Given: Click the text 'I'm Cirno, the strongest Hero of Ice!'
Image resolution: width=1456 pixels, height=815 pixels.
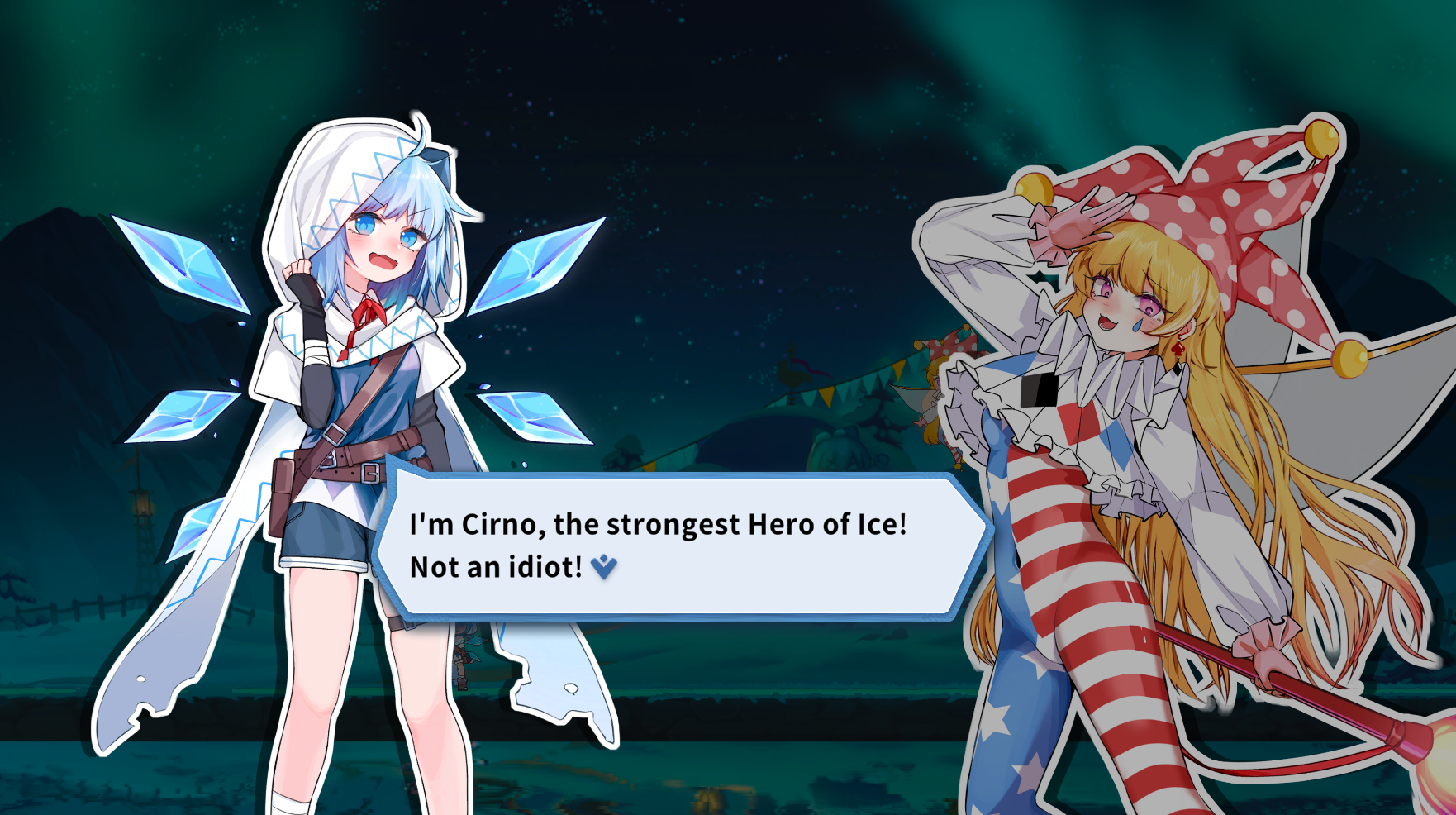Looking at the screenshot, I should click(x=657, y=524).
